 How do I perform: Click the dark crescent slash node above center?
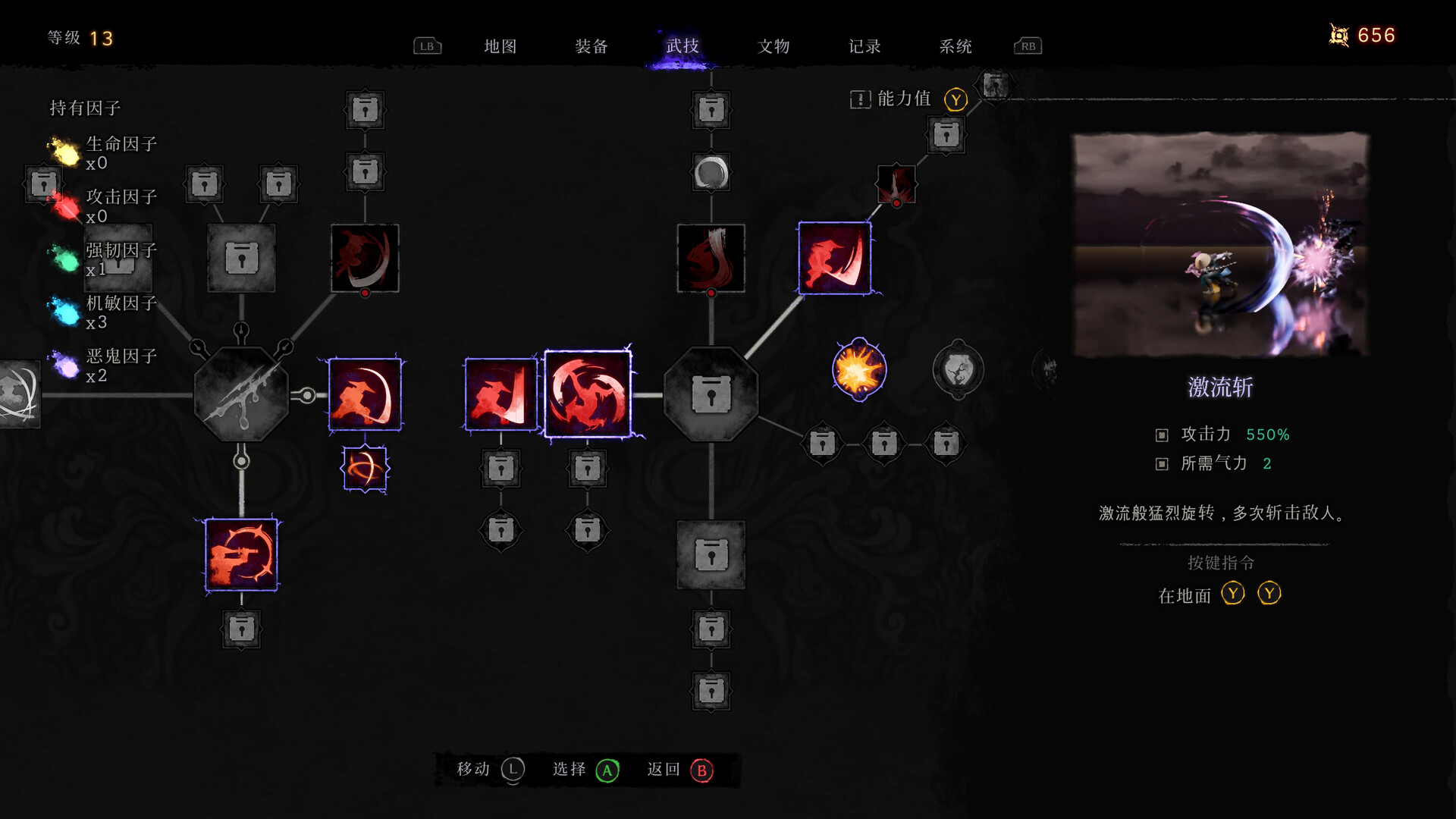click(x=711, y=258)
